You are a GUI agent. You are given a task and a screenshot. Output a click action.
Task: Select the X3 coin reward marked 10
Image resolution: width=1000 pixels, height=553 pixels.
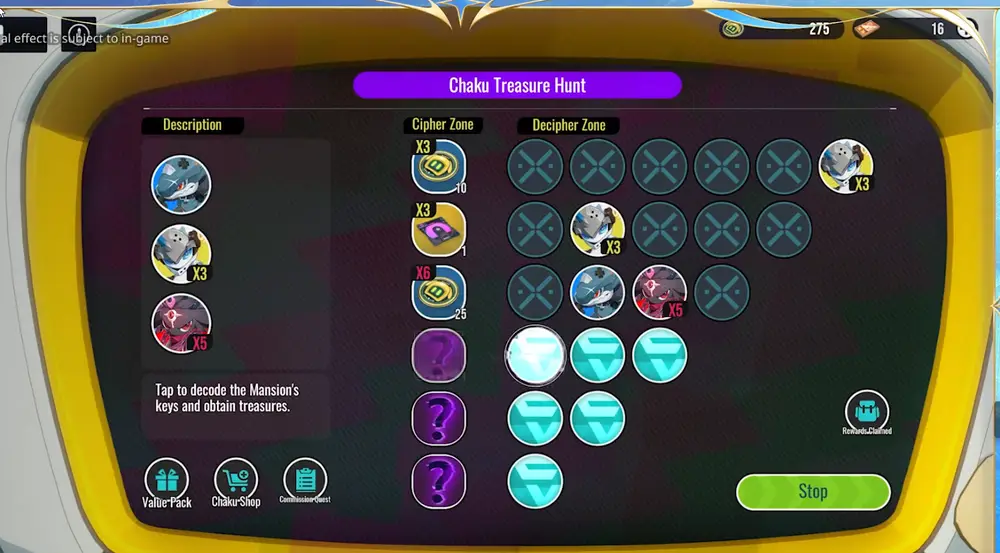439,167
